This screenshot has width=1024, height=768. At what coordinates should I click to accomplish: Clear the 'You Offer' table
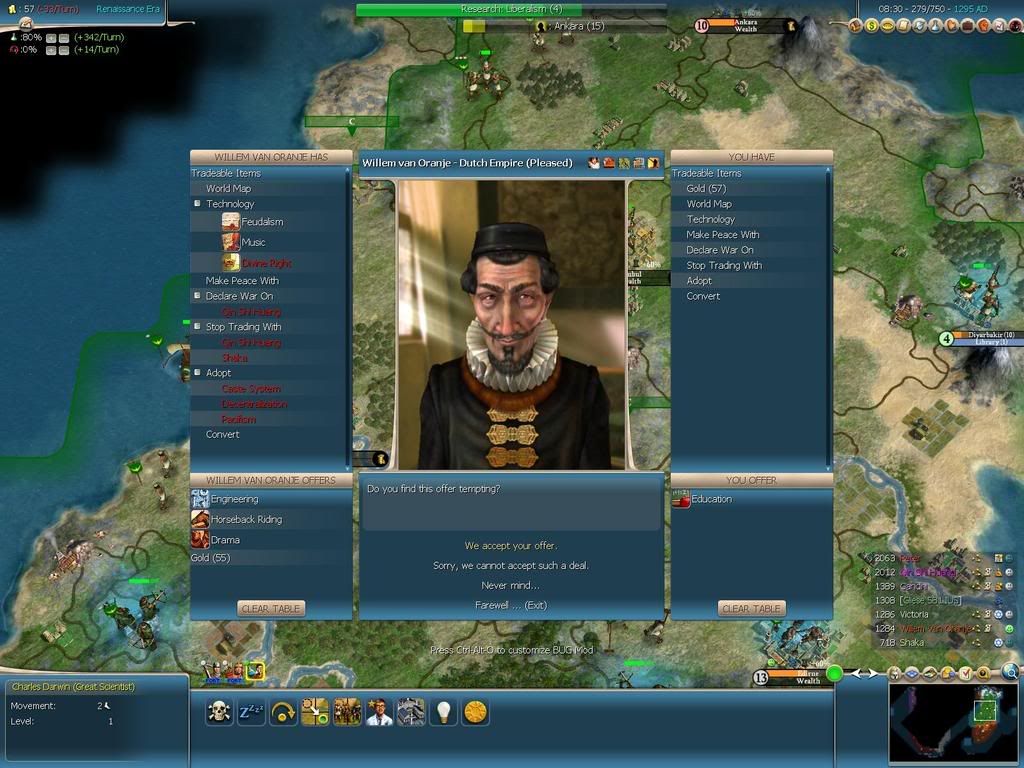click(751, 608)
